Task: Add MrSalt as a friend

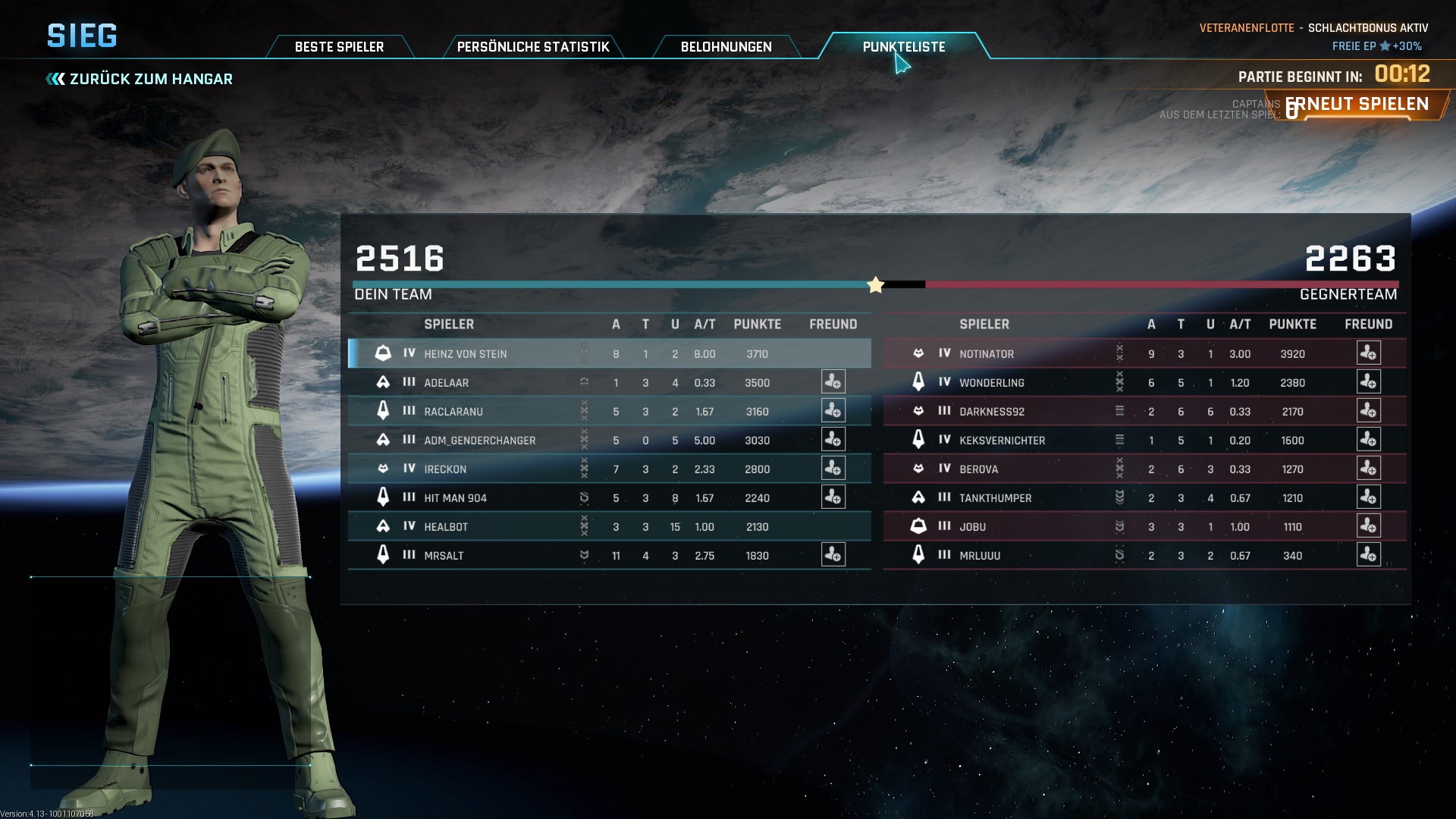Action: (833, 555)
